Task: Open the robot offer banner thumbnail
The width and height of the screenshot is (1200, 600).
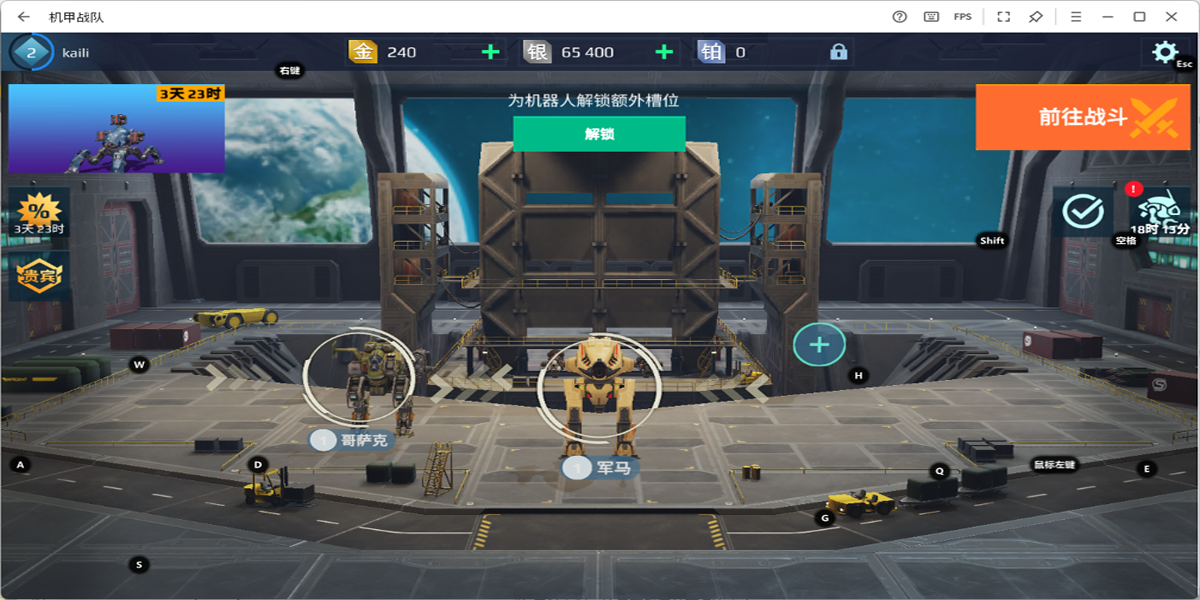Action: coord(116,129)
